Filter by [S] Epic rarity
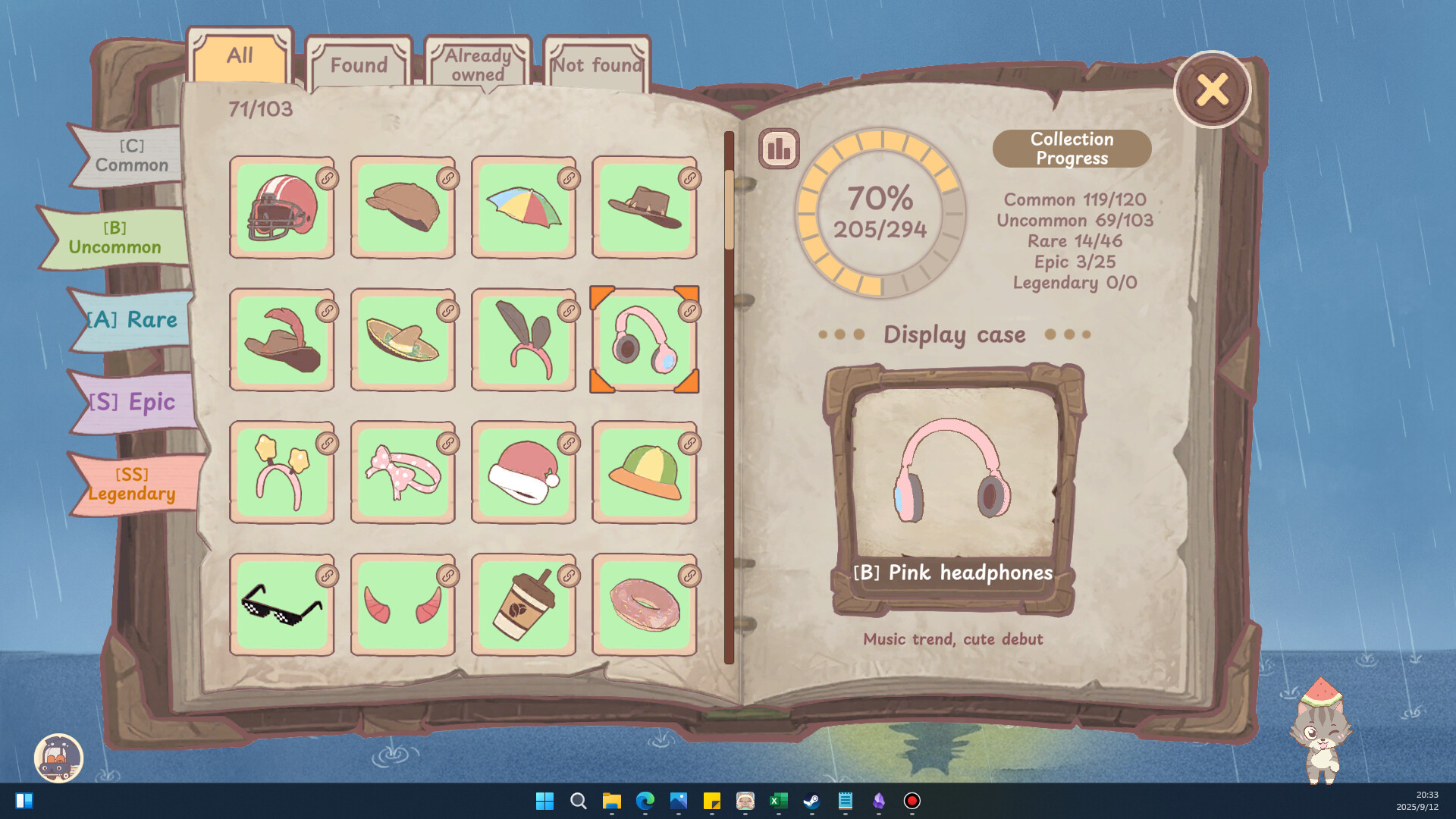This screenshot has width=1456, height=819. tap(133, 402)
